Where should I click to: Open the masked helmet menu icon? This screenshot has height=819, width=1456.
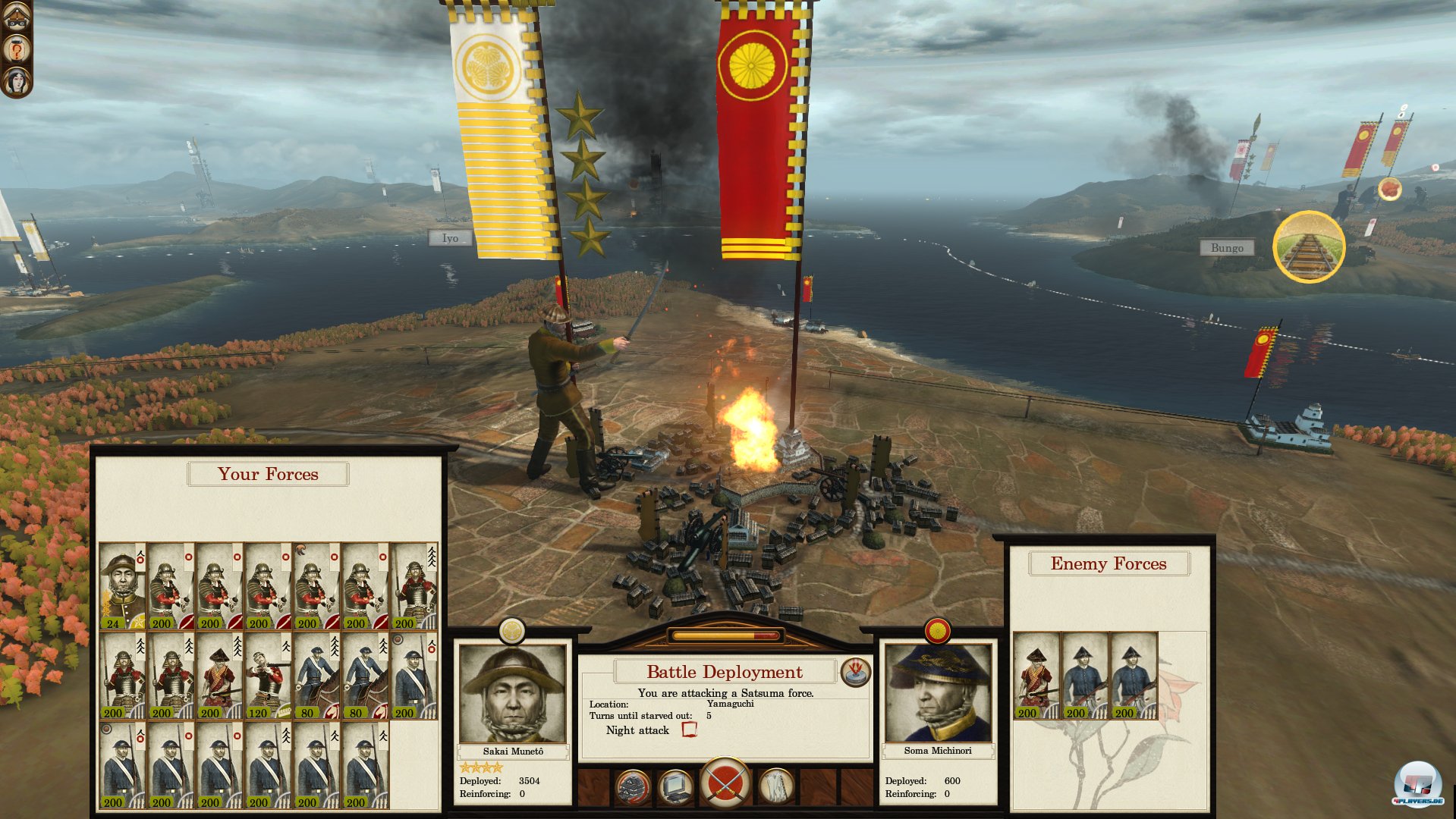coord(16,17)
